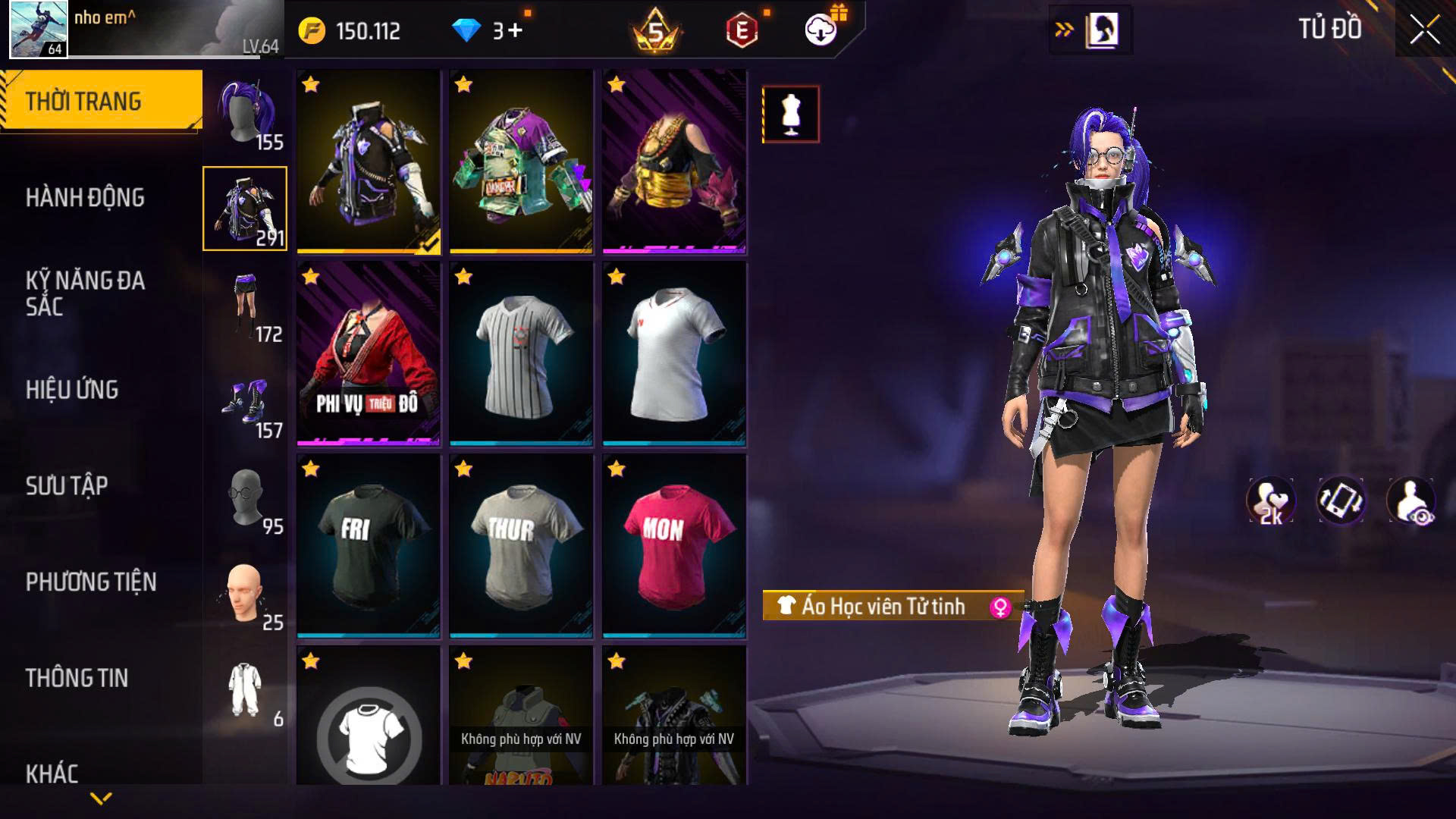Close the wardrobe with the X button
The height and width of the screenshot is (819, 1456).
point(1424,31)
